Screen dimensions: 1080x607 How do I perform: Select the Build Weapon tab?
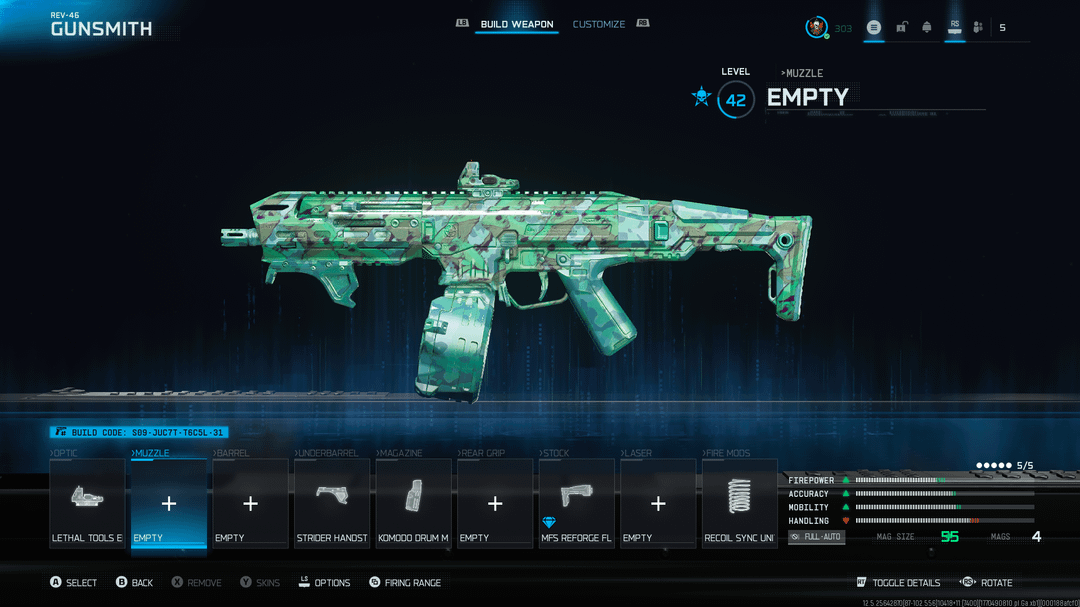coord(516,24)
